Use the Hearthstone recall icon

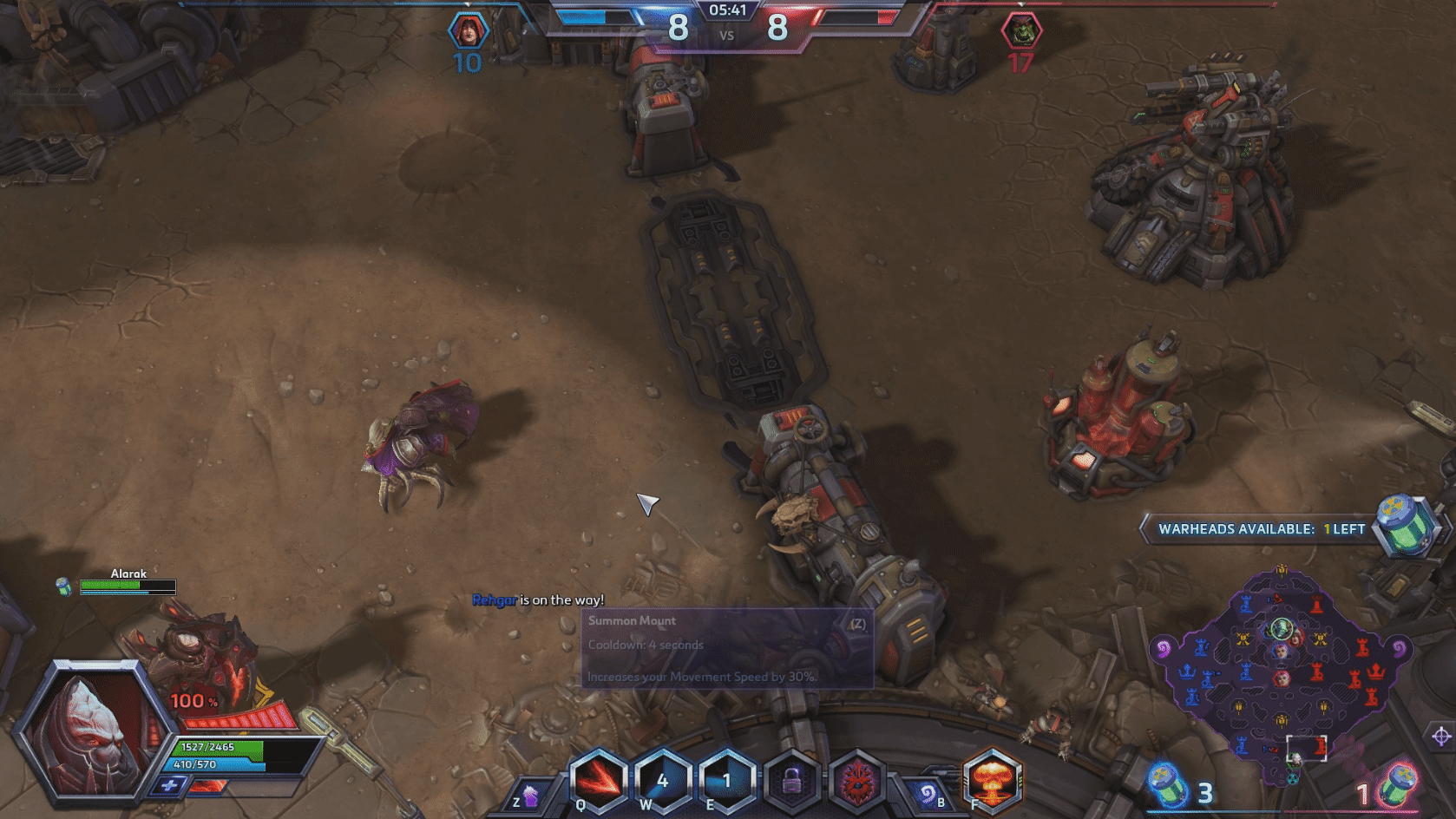(927, 794)
